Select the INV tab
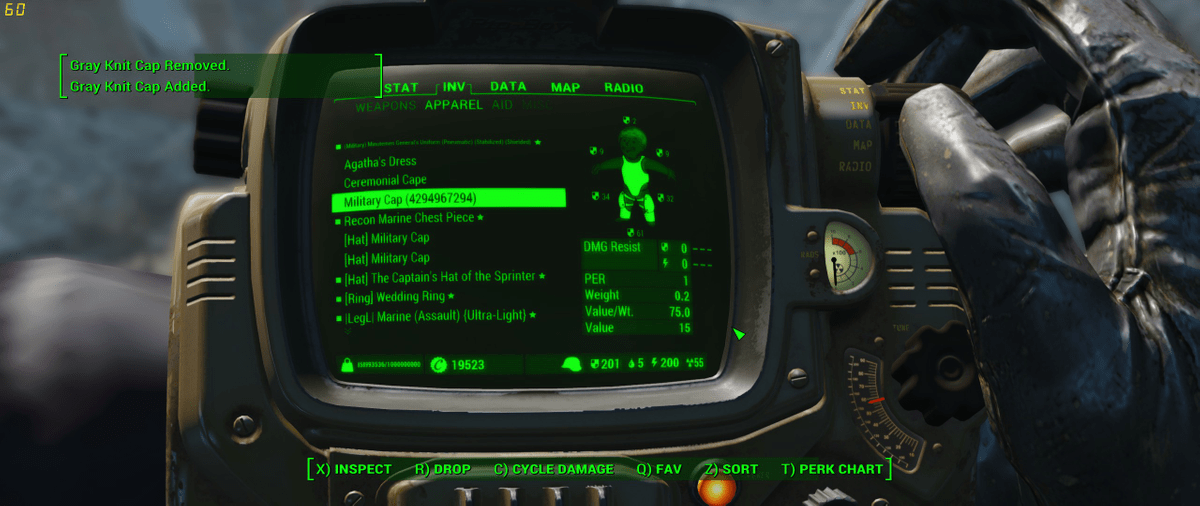The image size is (1200, 506). [x=455, y=87]
